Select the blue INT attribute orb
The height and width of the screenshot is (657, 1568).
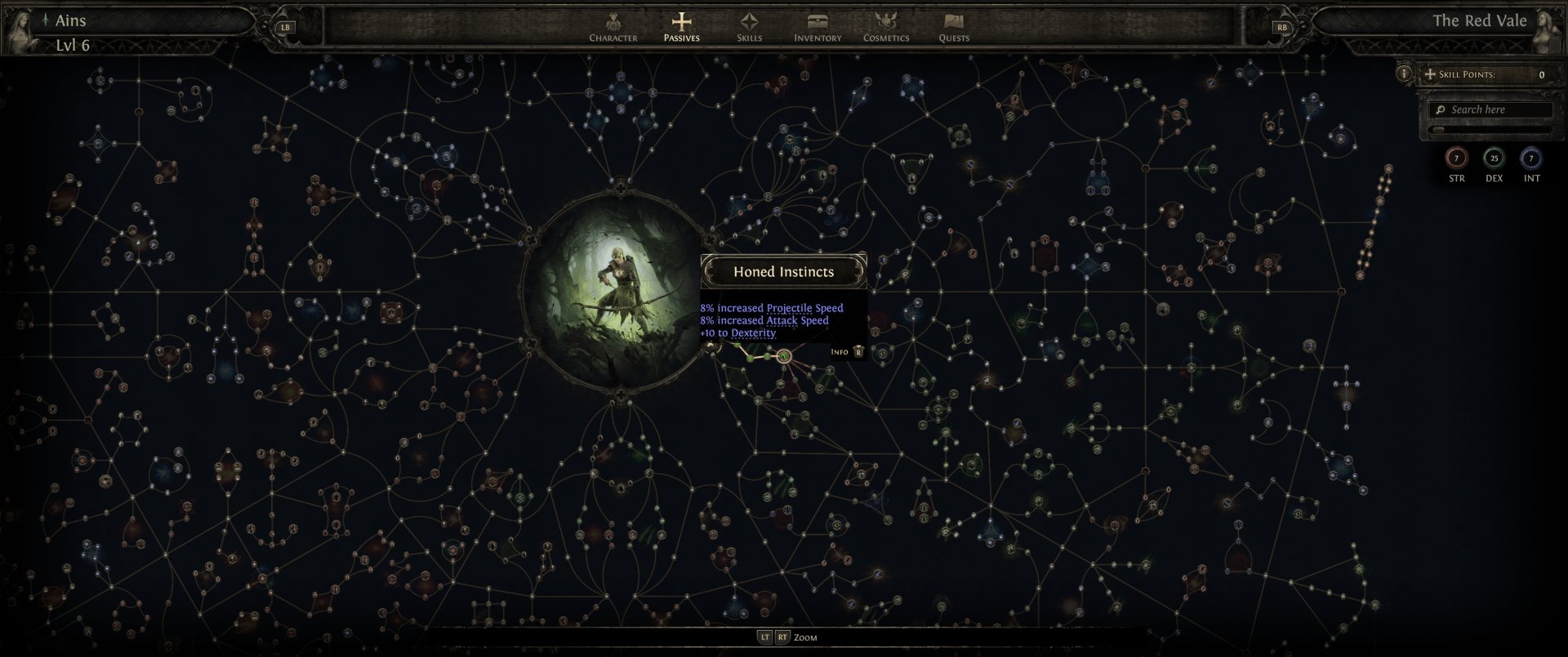click(1531, 159)
